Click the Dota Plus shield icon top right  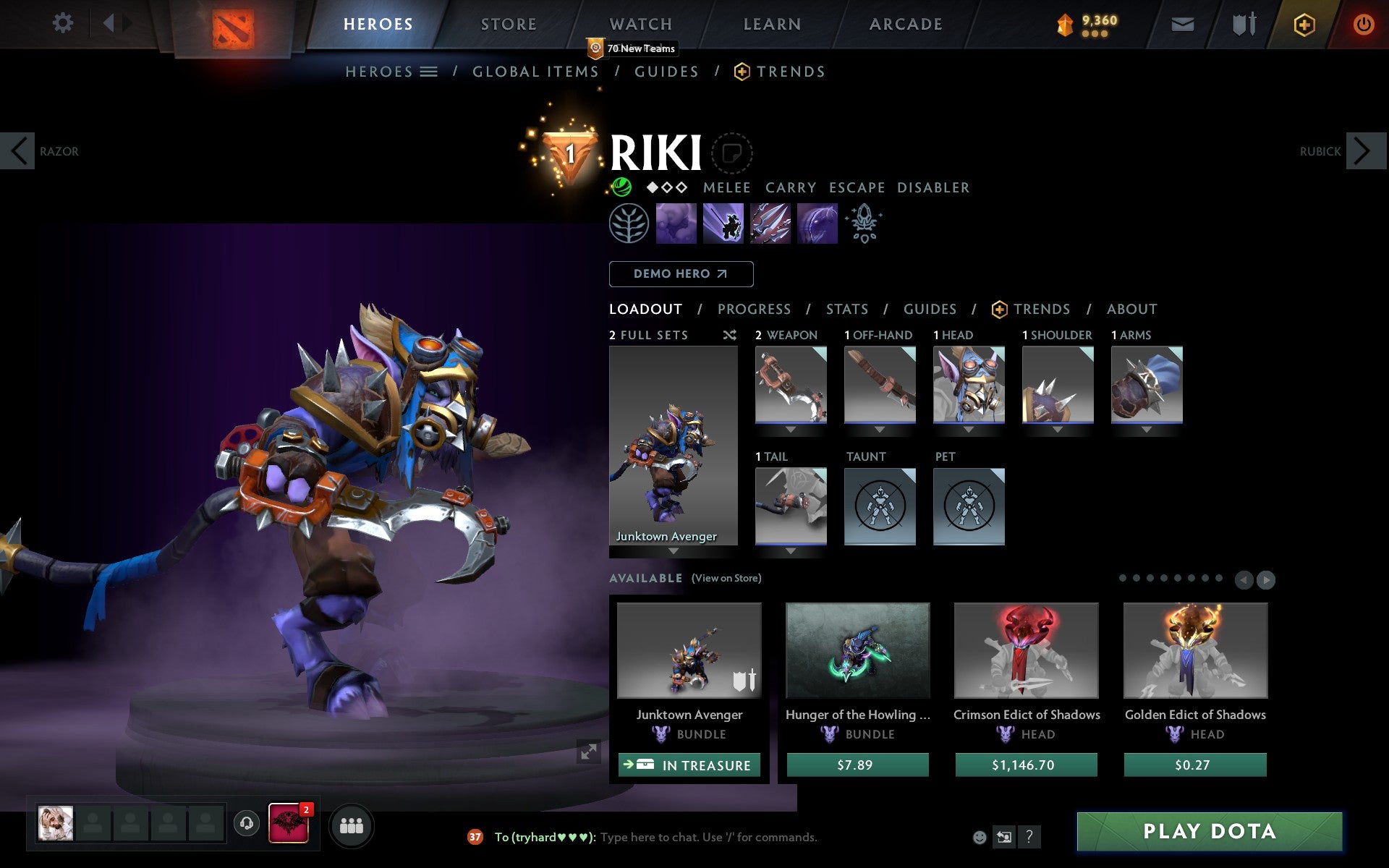[1303, 23]
